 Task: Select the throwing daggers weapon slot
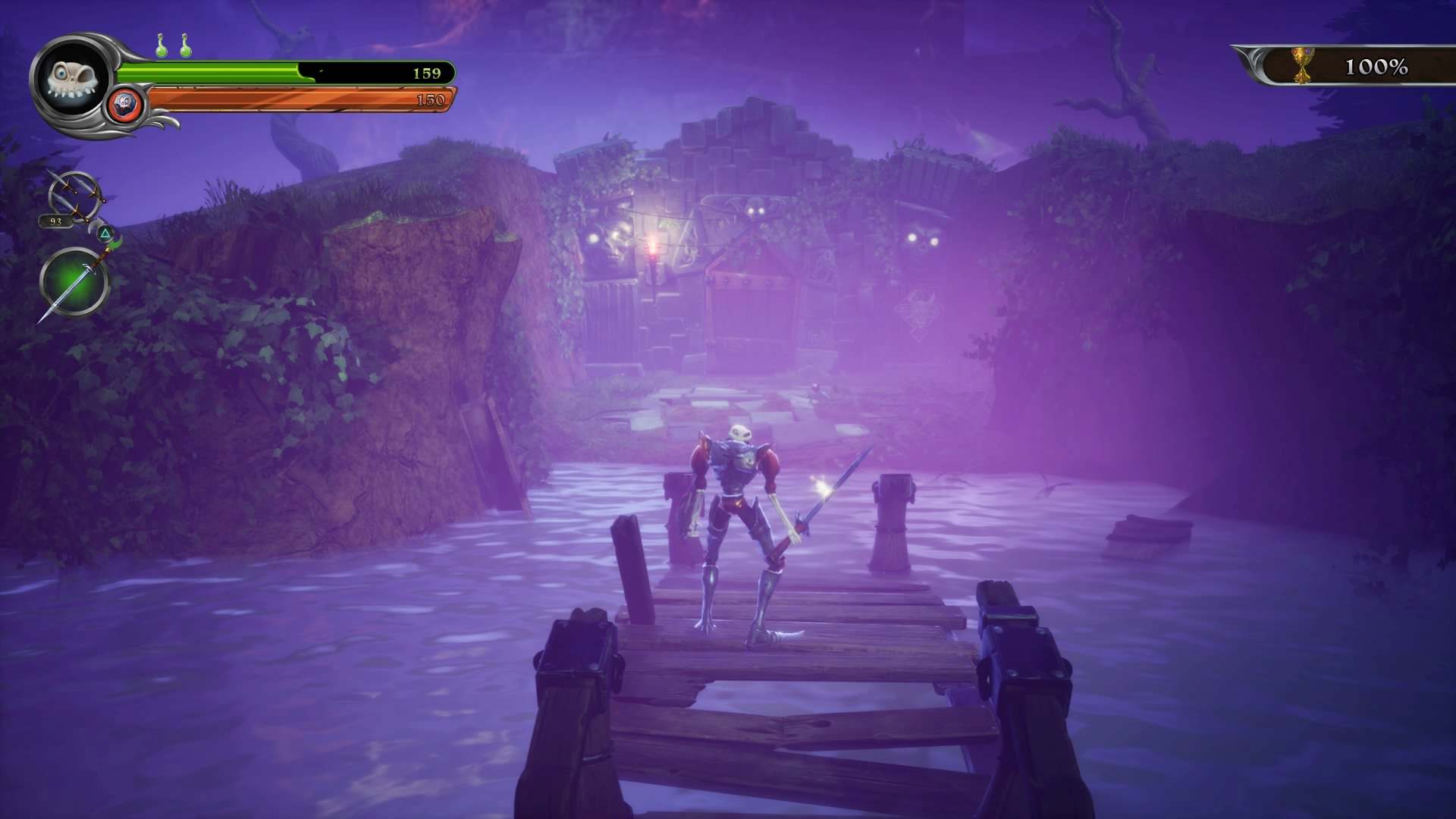[x=74, y=196]
